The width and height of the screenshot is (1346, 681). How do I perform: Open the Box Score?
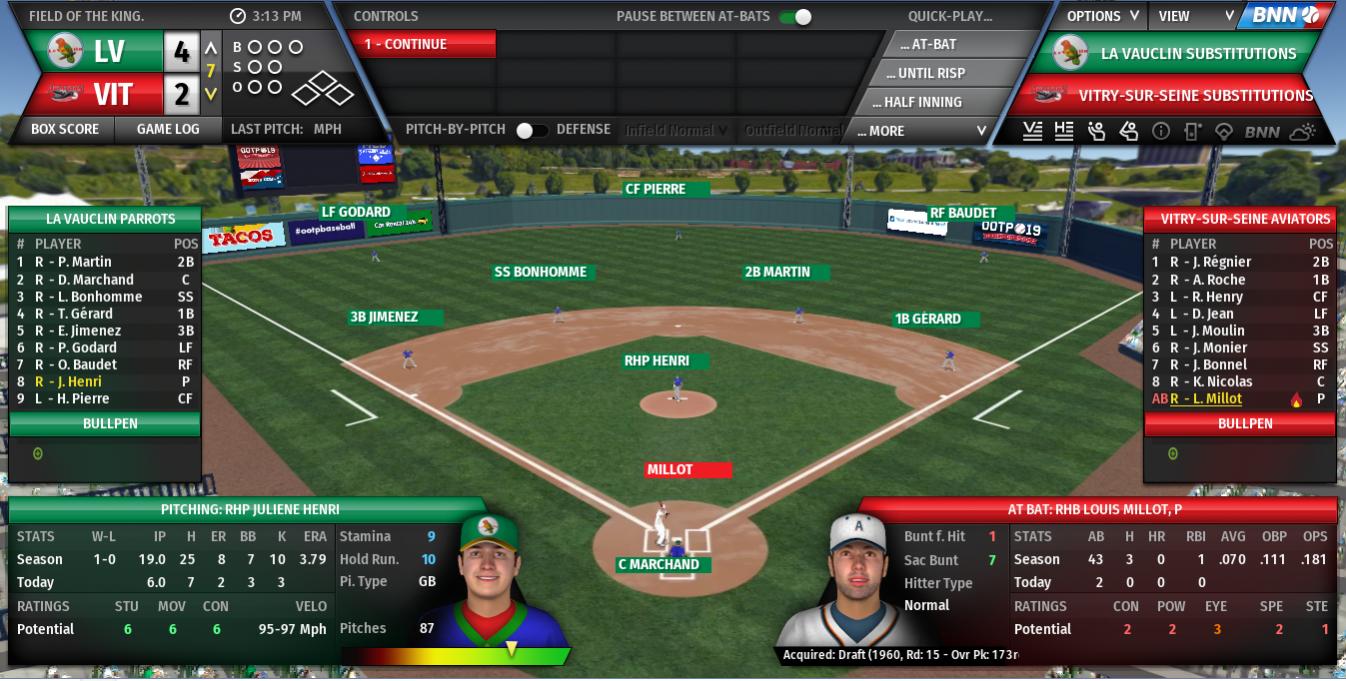pyautogui.click(x=65, y=129)
